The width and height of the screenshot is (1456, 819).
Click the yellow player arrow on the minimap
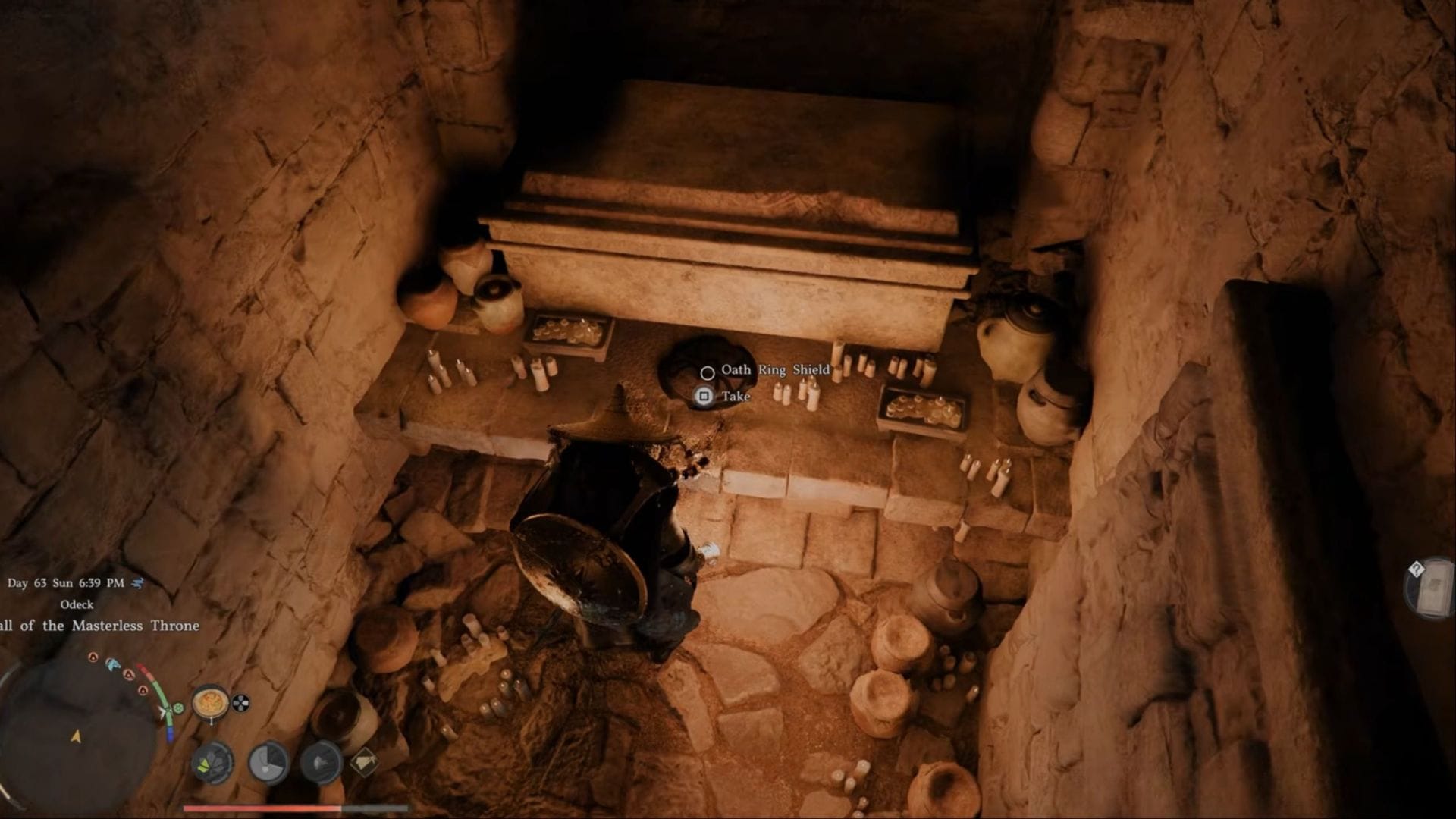75,736
